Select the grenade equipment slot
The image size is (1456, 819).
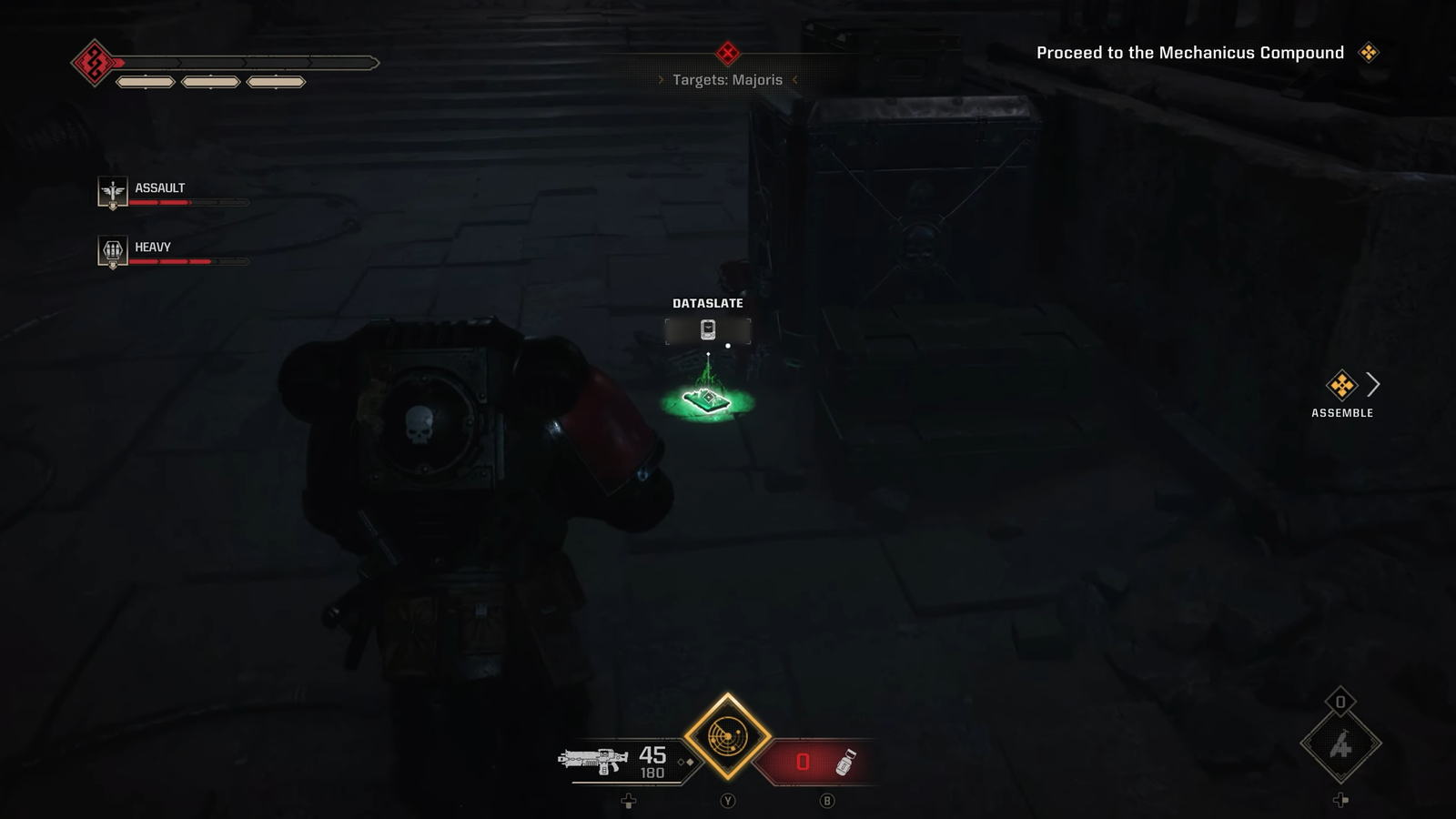point(1340,744)
